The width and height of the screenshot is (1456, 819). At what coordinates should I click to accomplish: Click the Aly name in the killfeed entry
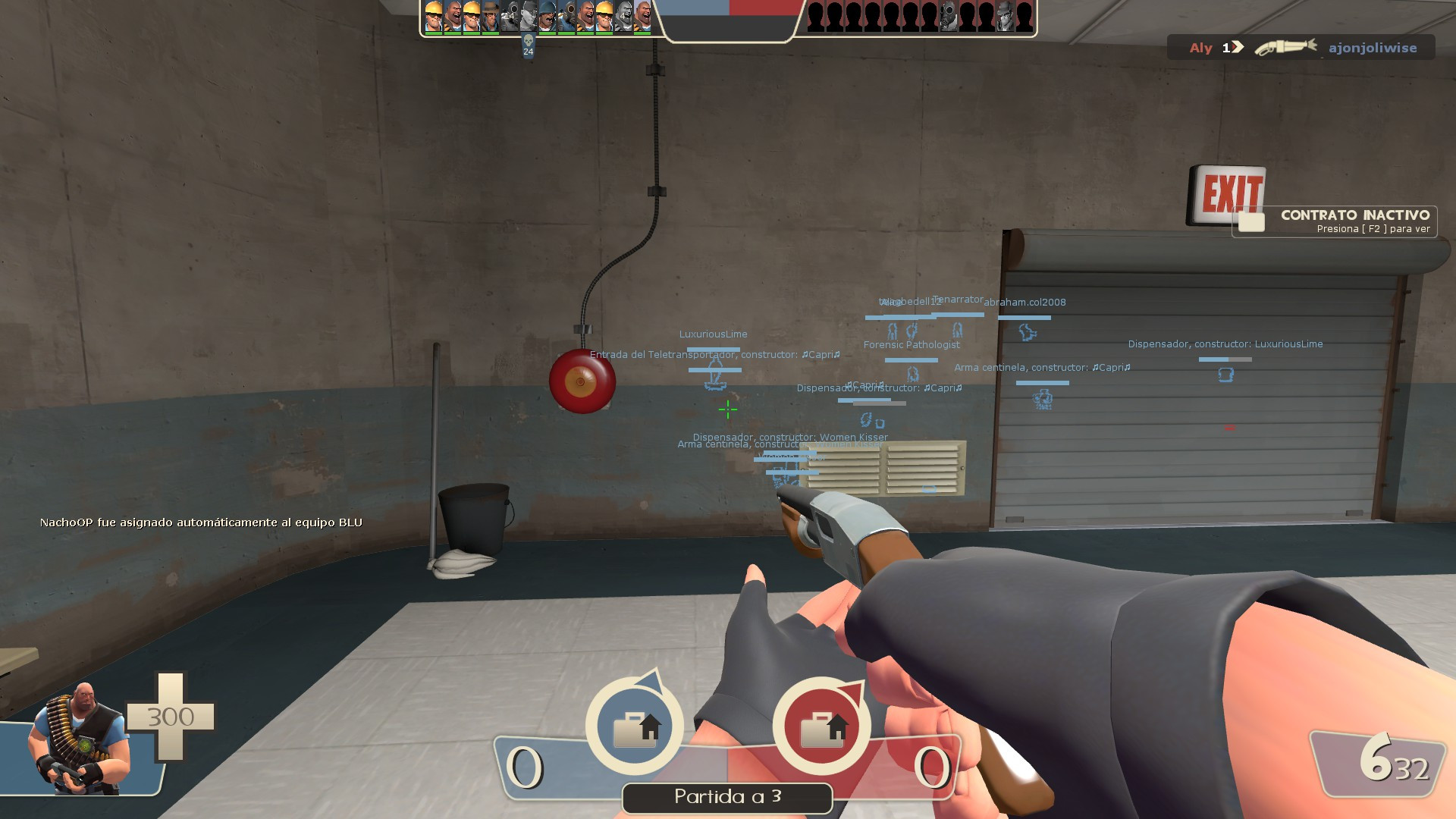coord(1200,47)
